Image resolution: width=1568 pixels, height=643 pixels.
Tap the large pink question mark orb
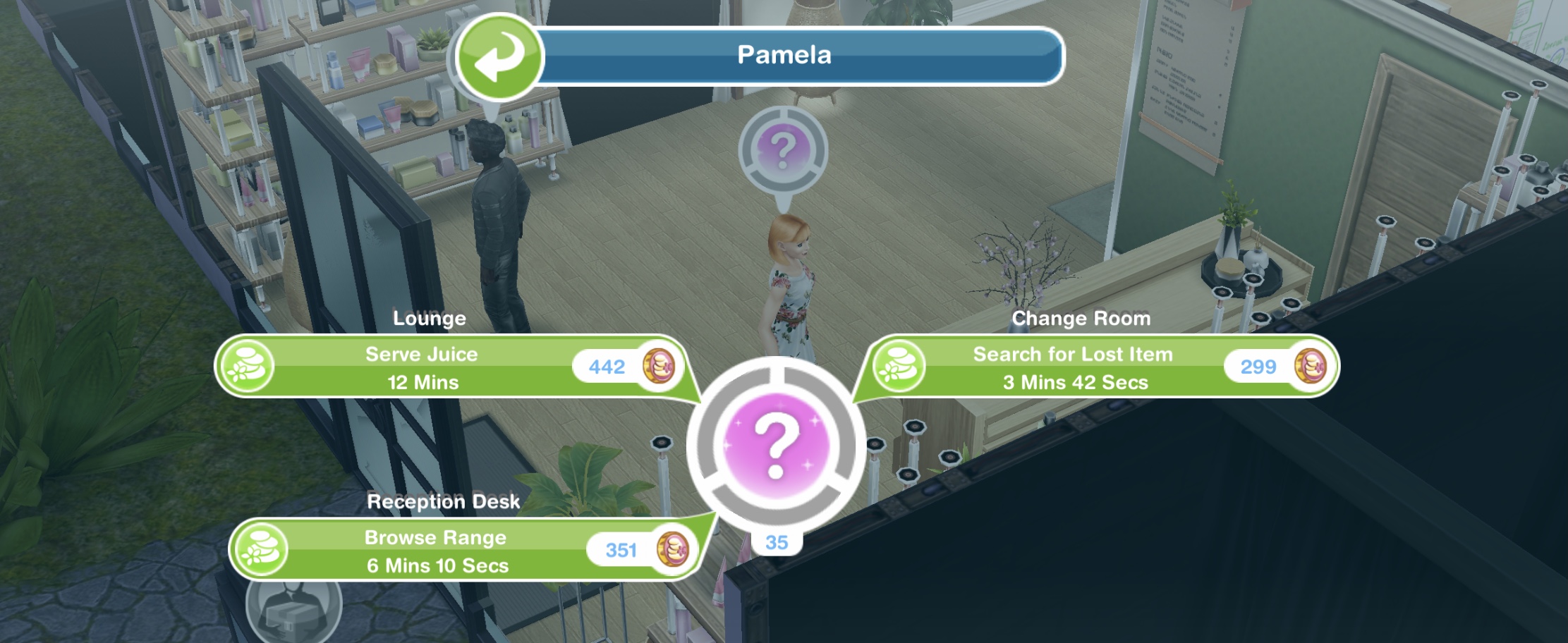coord(776,446)
